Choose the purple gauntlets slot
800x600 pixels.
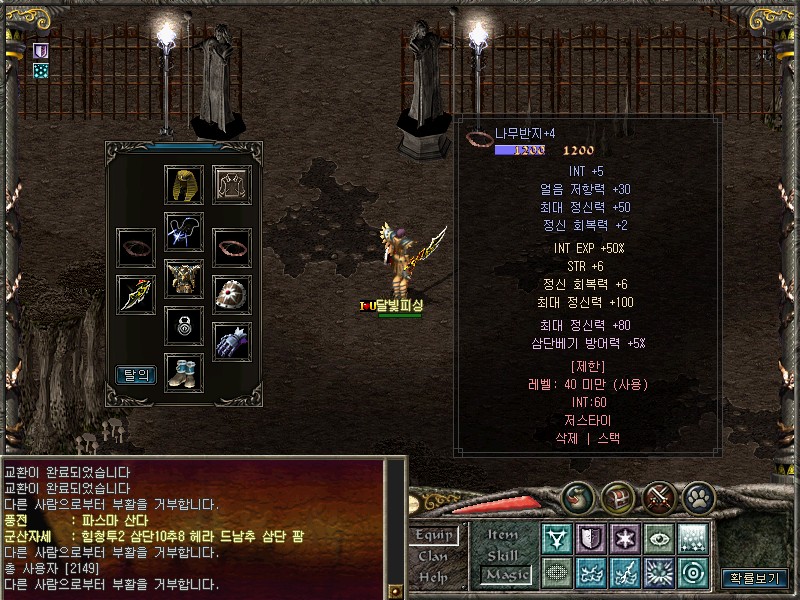click(x=231, y=341)
